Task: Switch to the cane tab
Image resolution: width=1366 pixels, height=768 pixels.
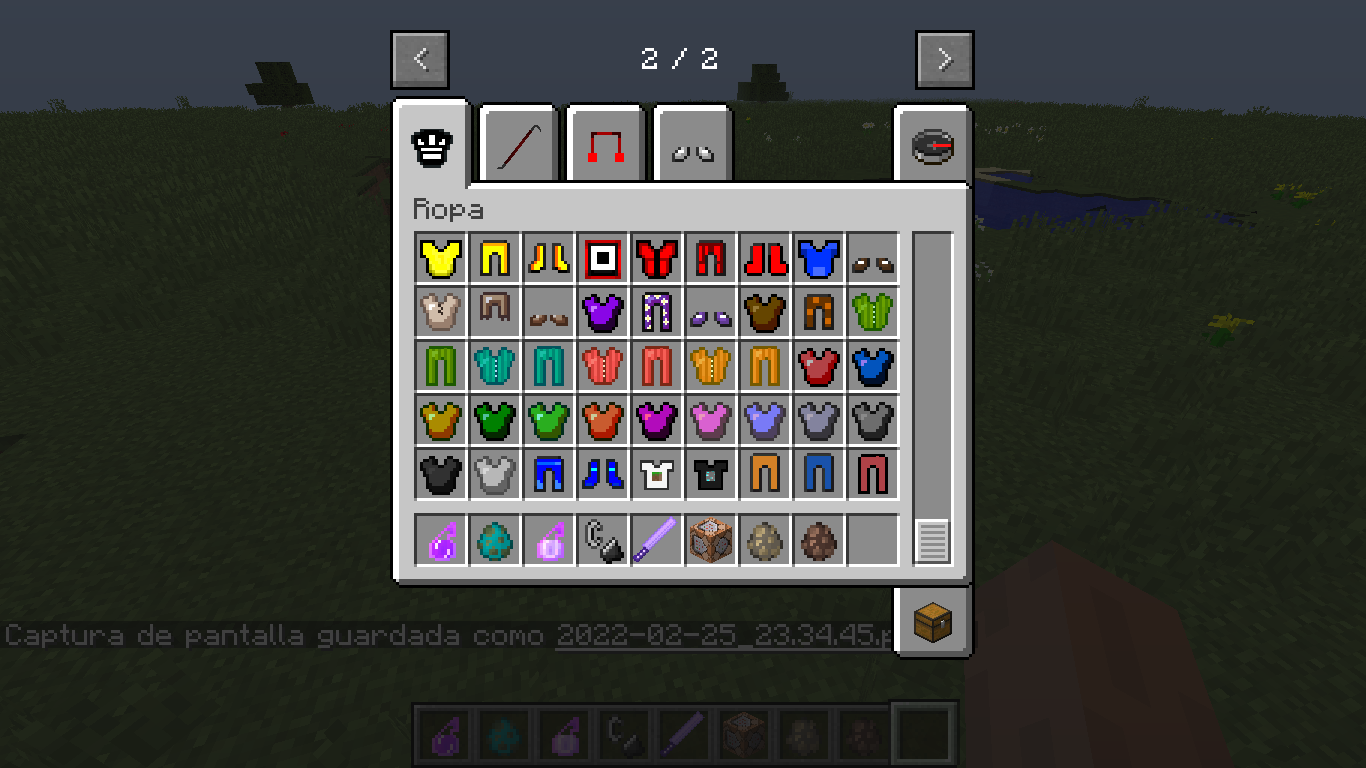Action: [x=516, y=143]
